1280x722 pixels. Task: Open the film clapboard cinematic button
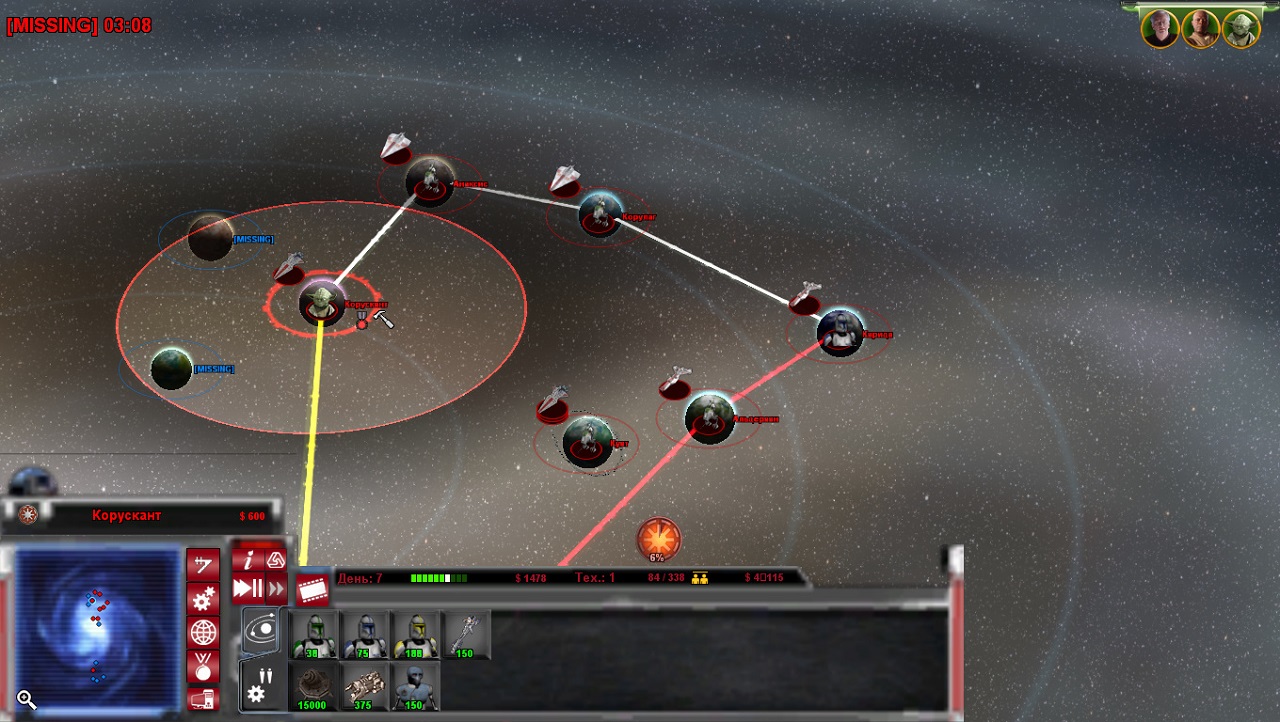pyautogui.click(x=313, y=590)
